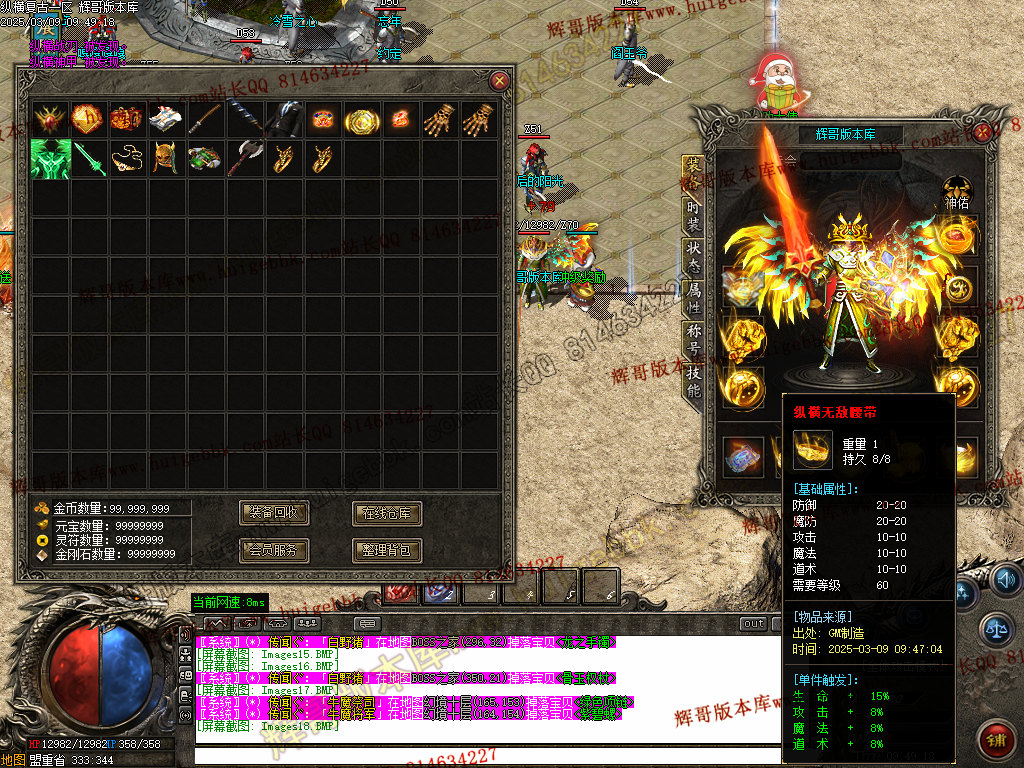Open 会员服务 member services
This screenshot has height=768, width=1024.
[274, 550]
